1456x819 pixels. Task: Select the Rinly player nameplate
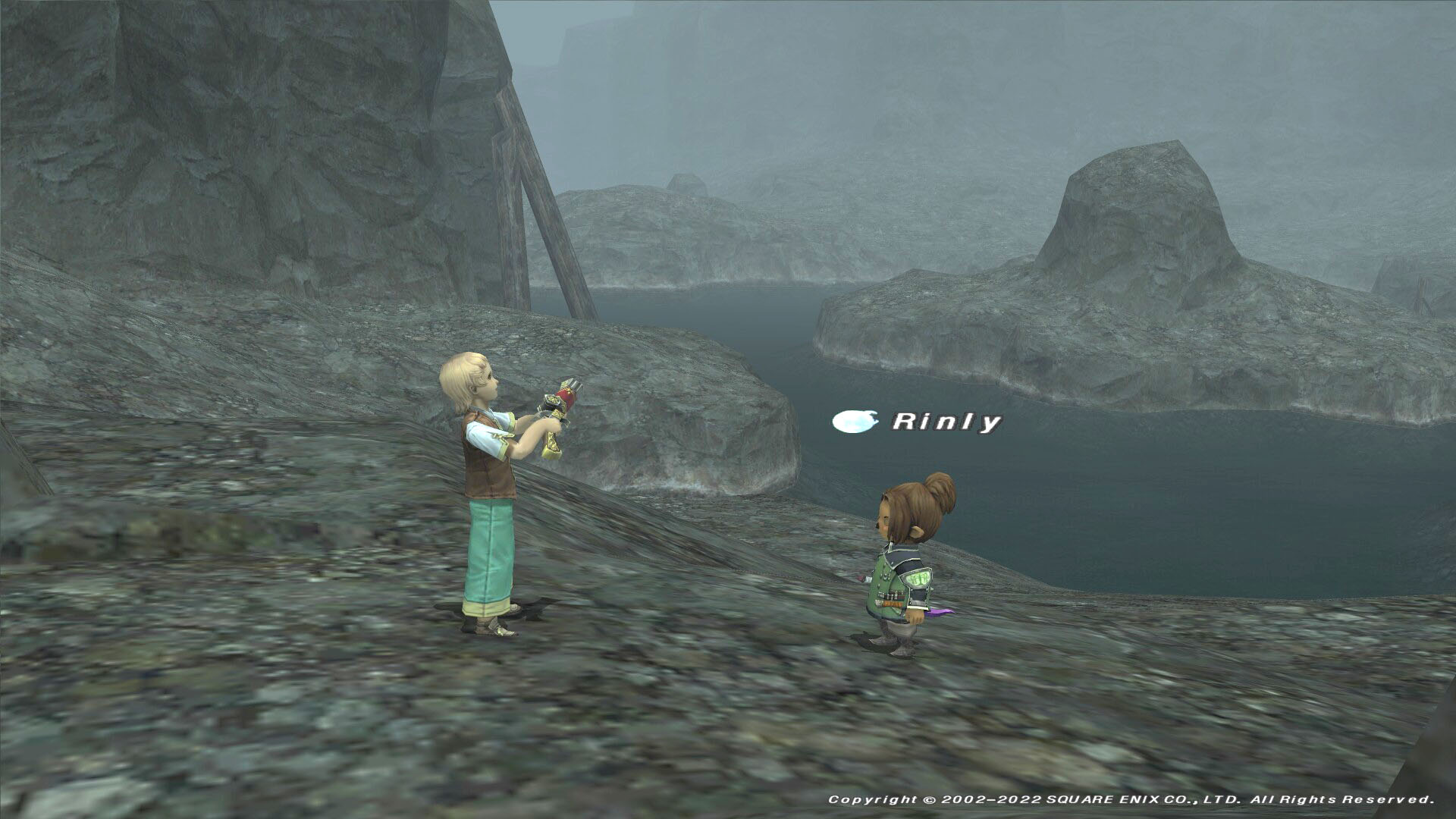[946, 422]
